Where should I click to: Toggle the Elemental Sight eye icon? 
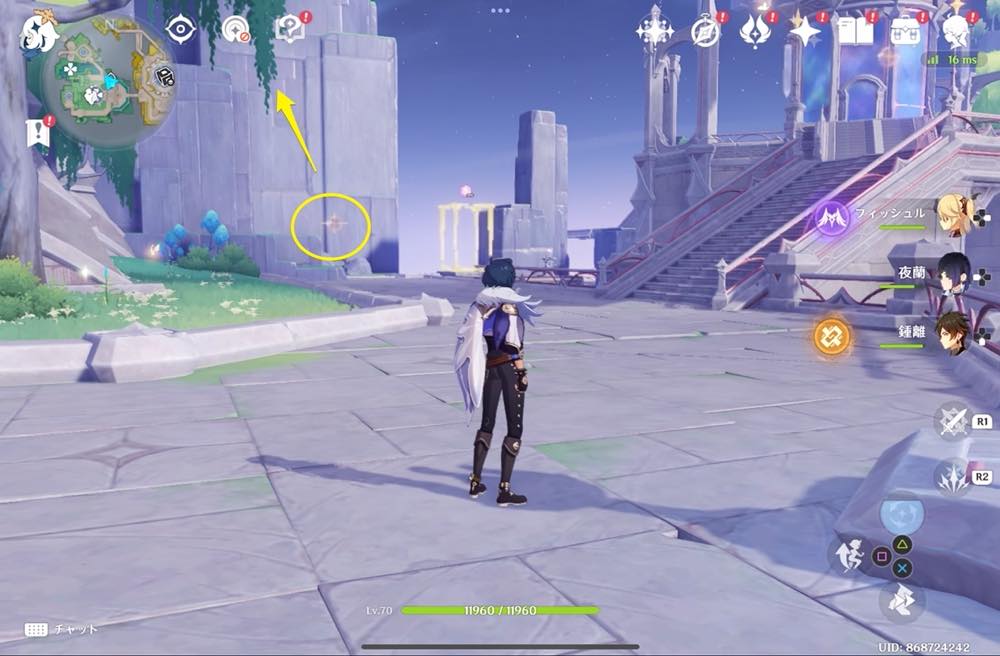click(180, 29)
